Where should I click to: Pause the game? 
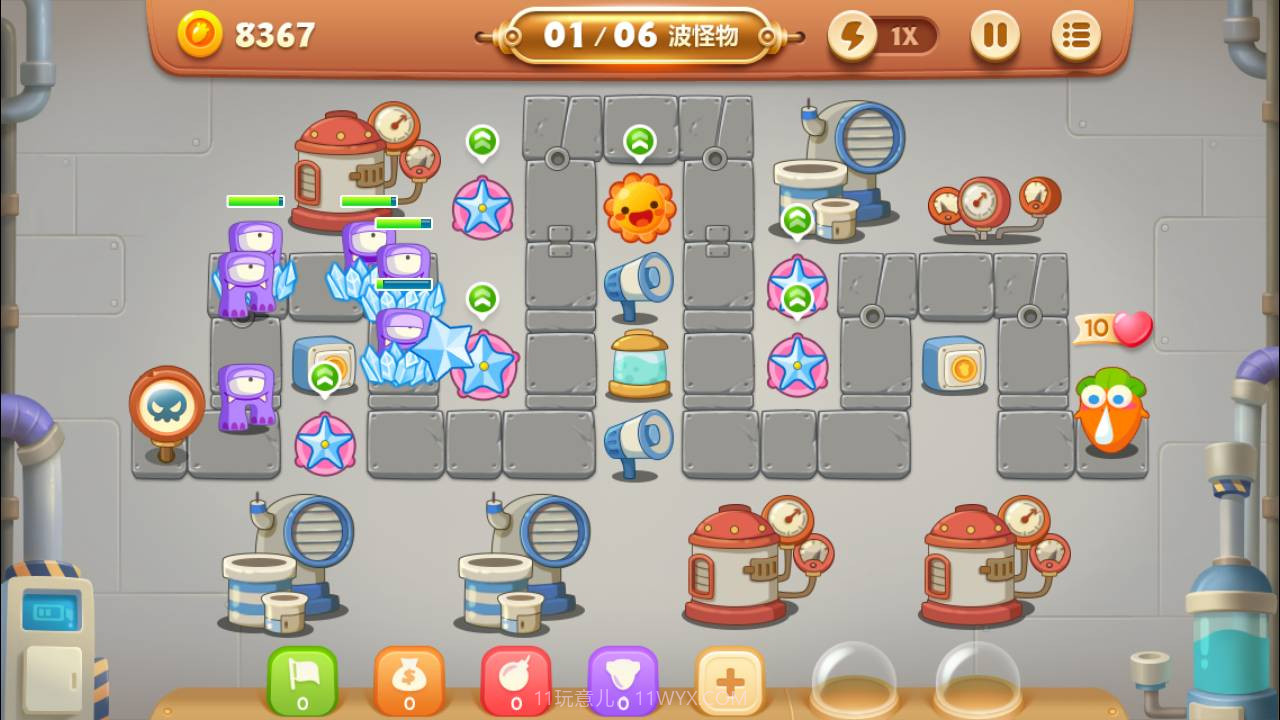pos(996,36)
